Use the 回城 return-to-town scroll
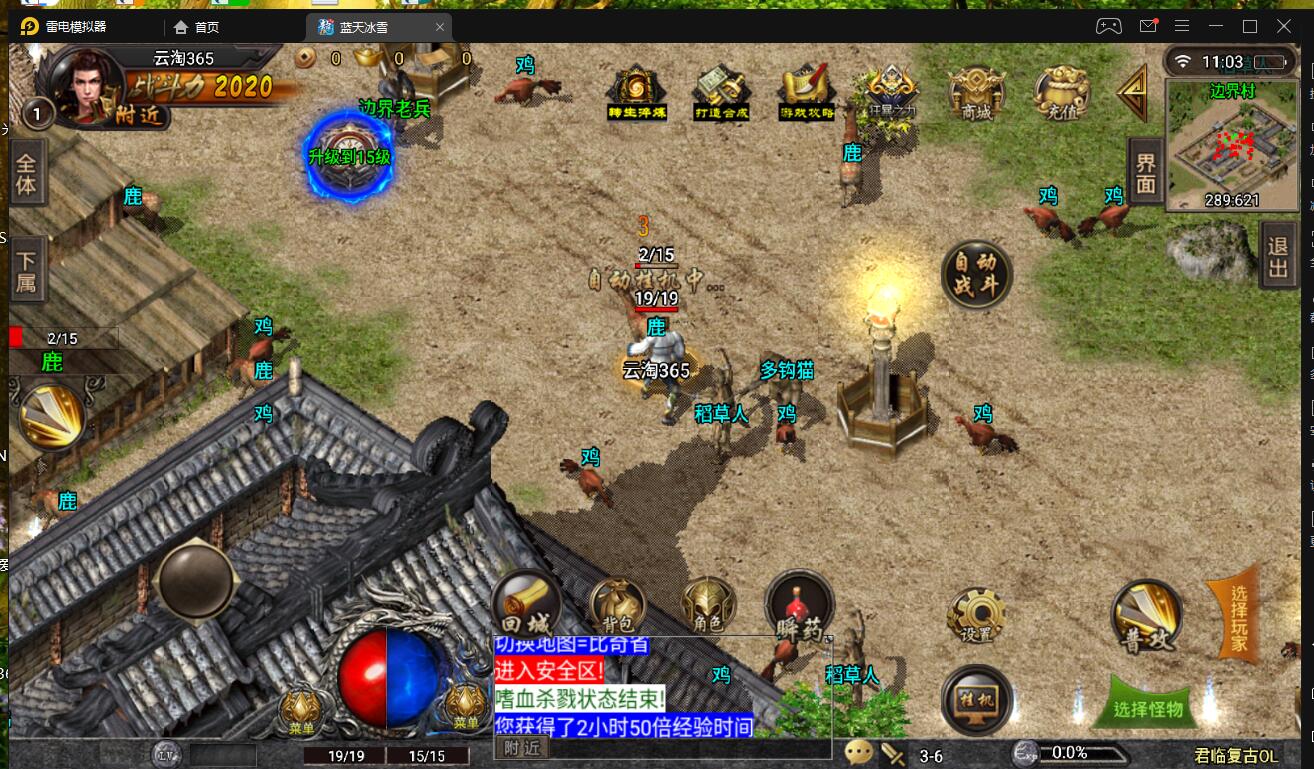The height and width of the screenshot is (769, 1314). click(526, 603)
